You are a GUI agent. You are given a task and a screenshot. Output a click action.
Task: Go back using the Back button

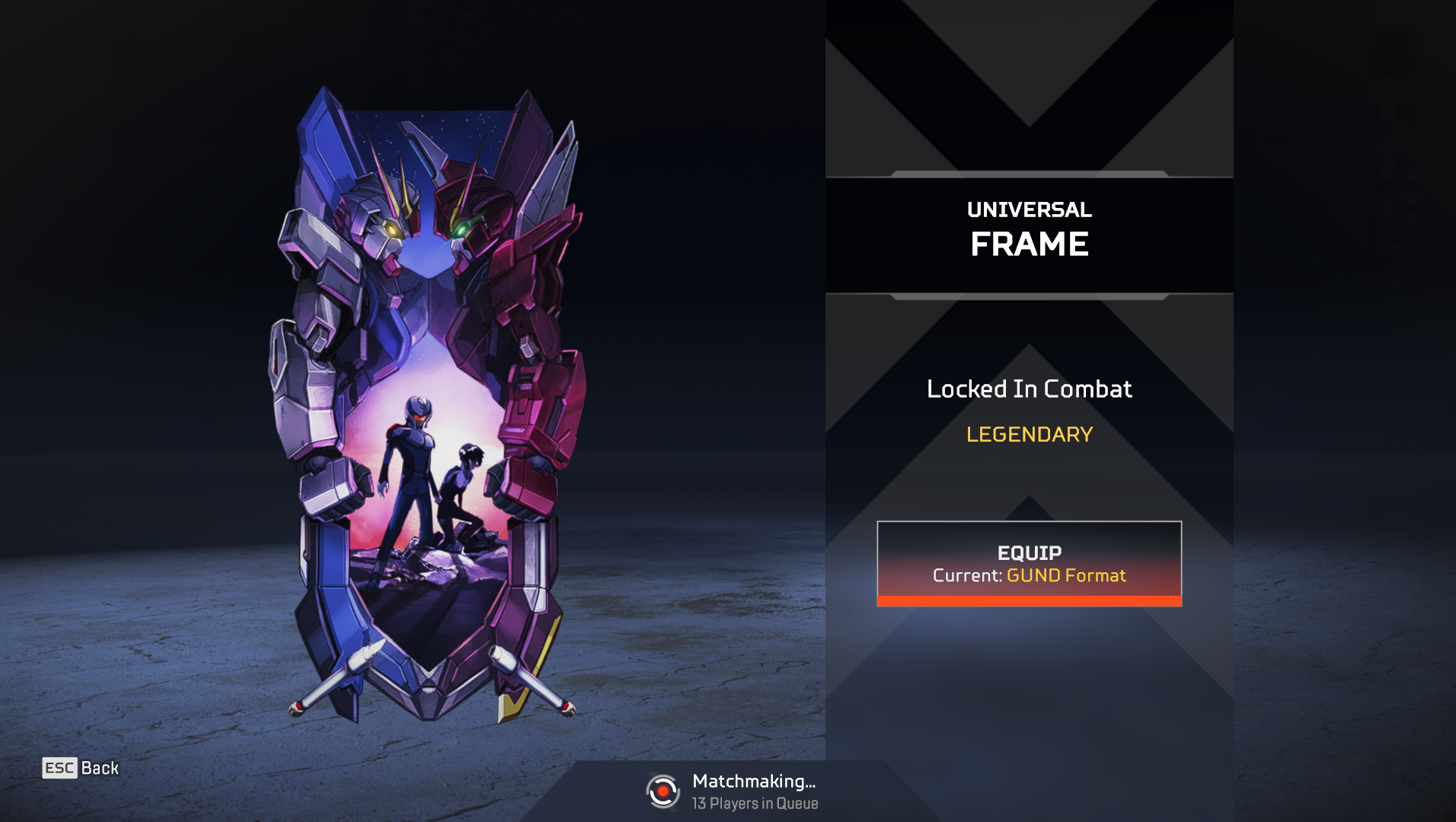tap(81, 768)
